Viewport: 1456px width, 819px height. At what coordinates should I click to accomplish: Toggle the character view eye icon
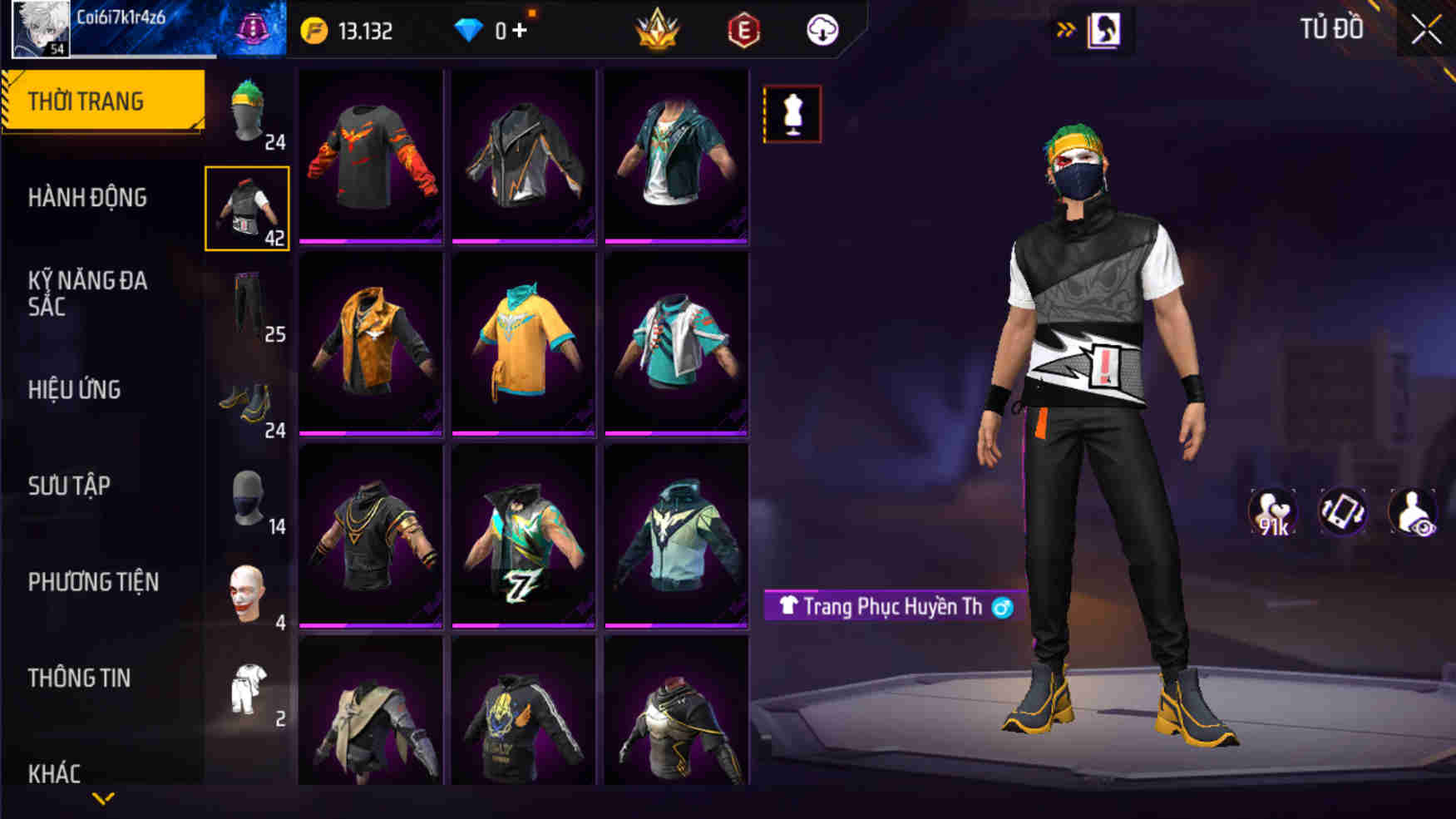(x=1413, y=512)
